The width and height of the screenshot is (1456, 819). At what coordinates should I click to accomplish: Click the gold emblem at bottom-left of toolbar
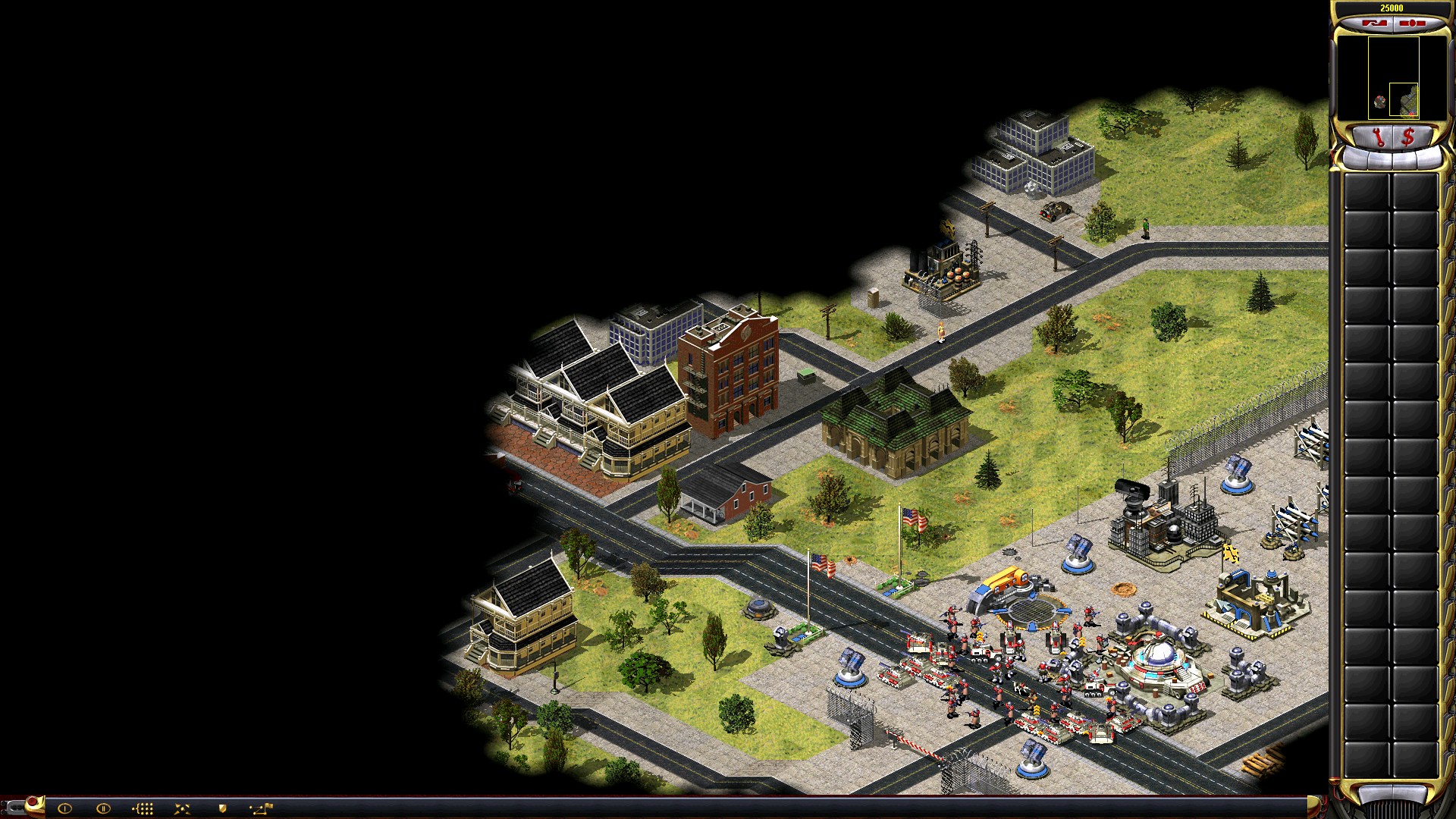34,805
